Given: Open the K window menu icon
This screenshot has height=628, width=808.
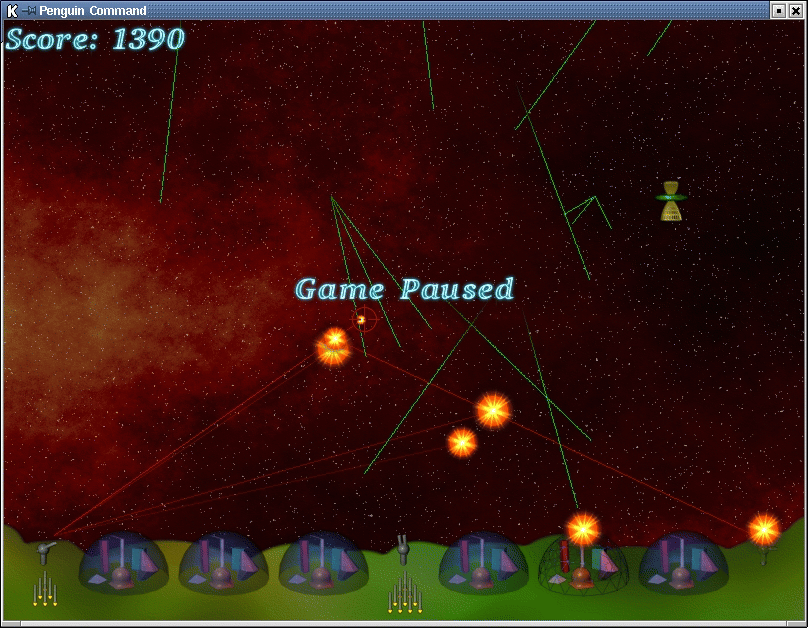Looking at the screenshot, I should pyautogui.click(x=11, y=10).
